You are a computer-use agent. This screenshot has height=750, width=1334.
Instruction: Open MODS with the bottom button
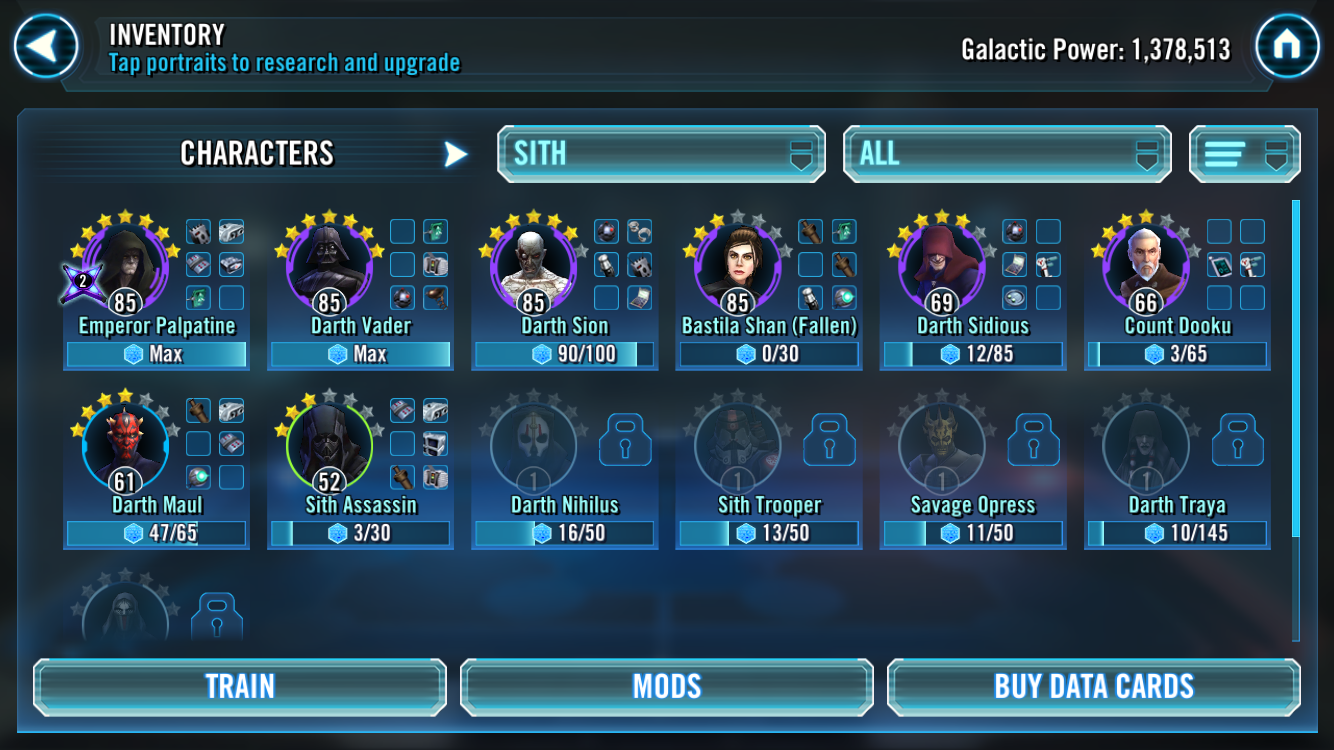pos(666,686)
